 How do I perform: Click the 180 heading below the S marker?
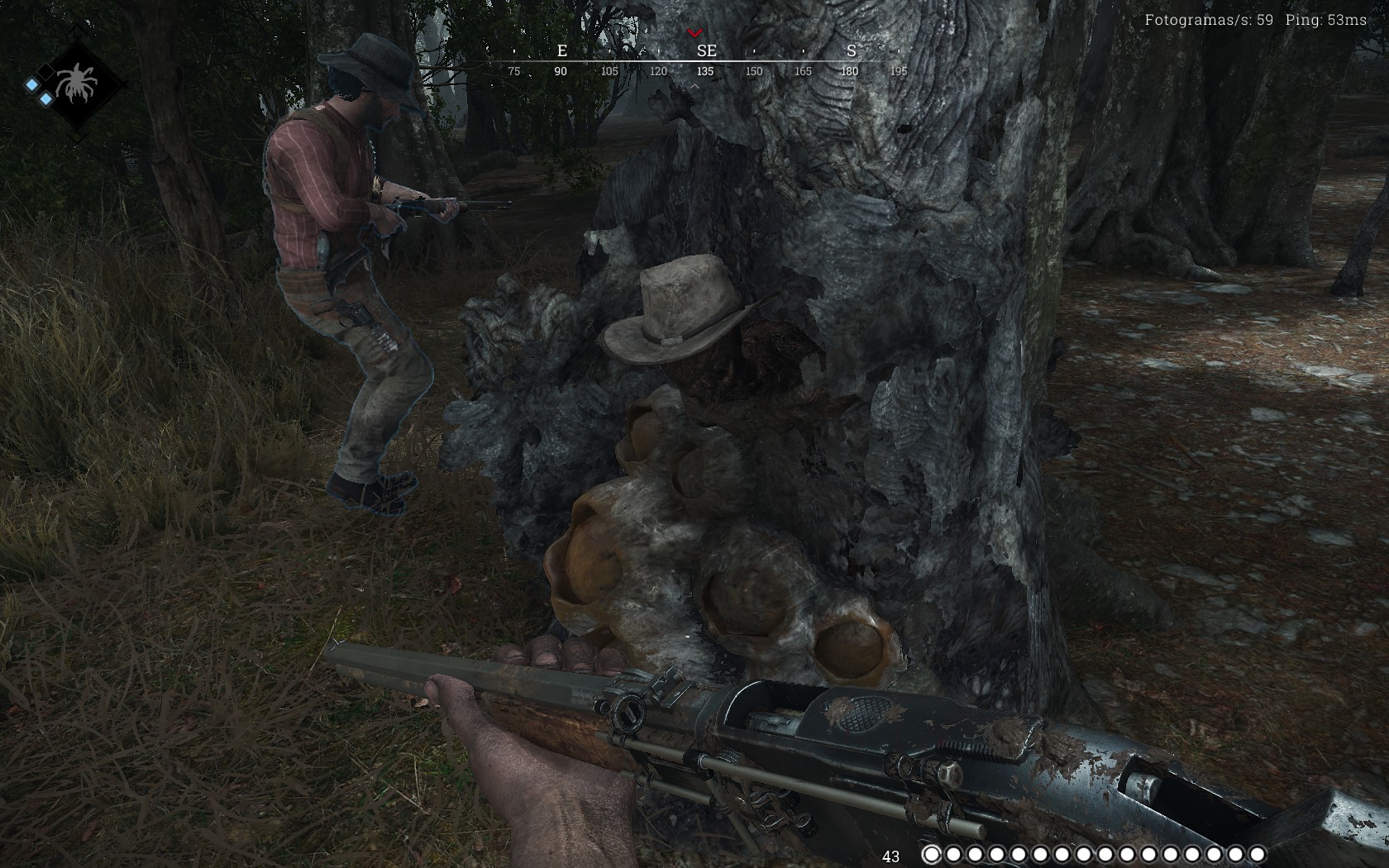848,71
